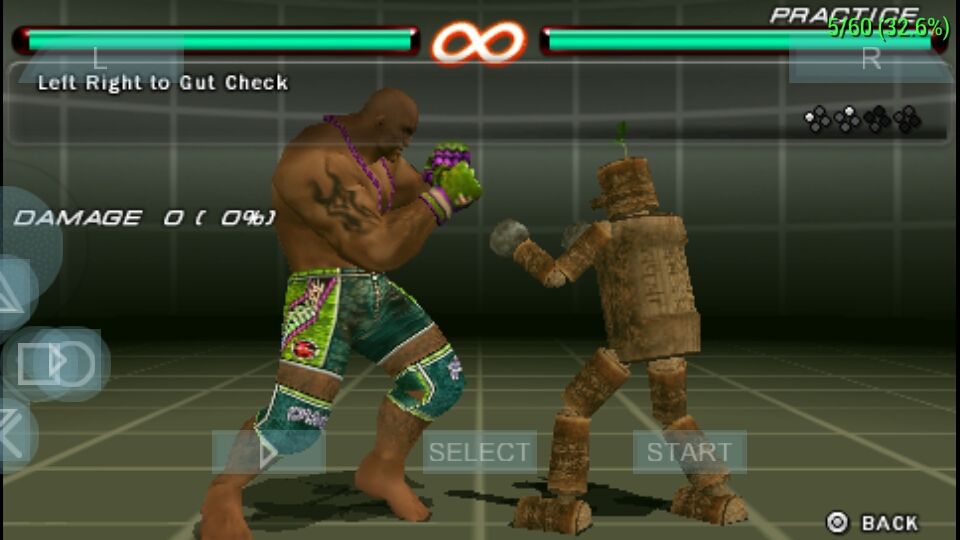The width and height of the screenshot is (960, 540).
Task: Tap the SELECT touch button
Action: click(x=479, y=452)
